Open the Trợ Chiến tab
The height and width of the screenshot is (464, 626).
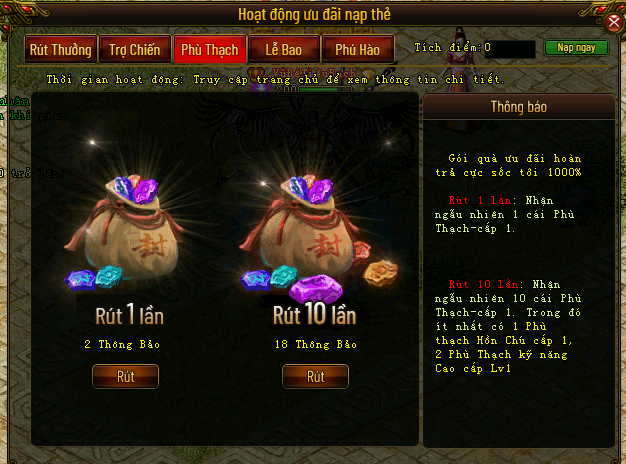pos(136,49)
